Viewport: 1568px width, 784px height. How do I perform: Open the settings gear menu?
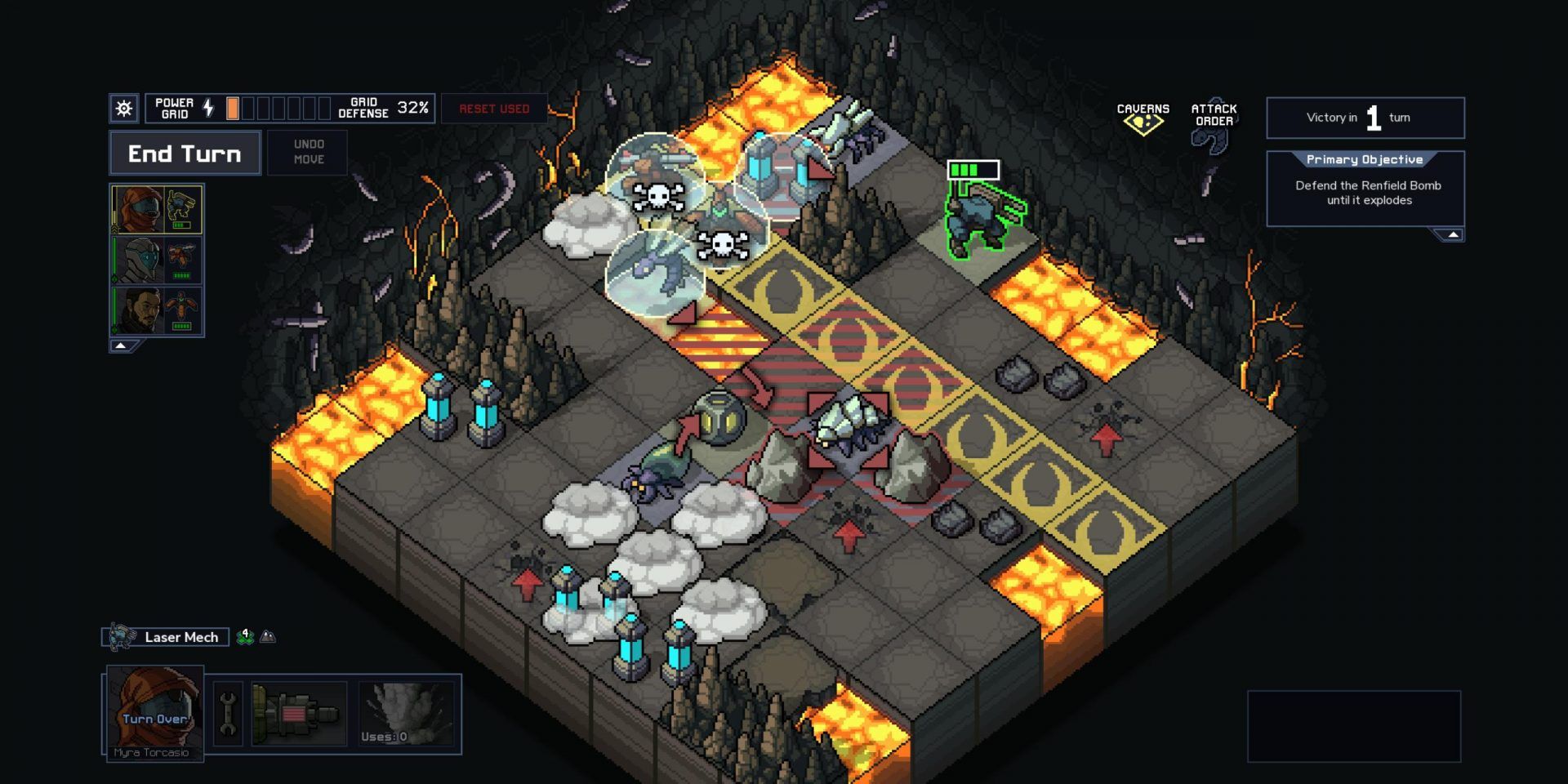click(123, 107)
